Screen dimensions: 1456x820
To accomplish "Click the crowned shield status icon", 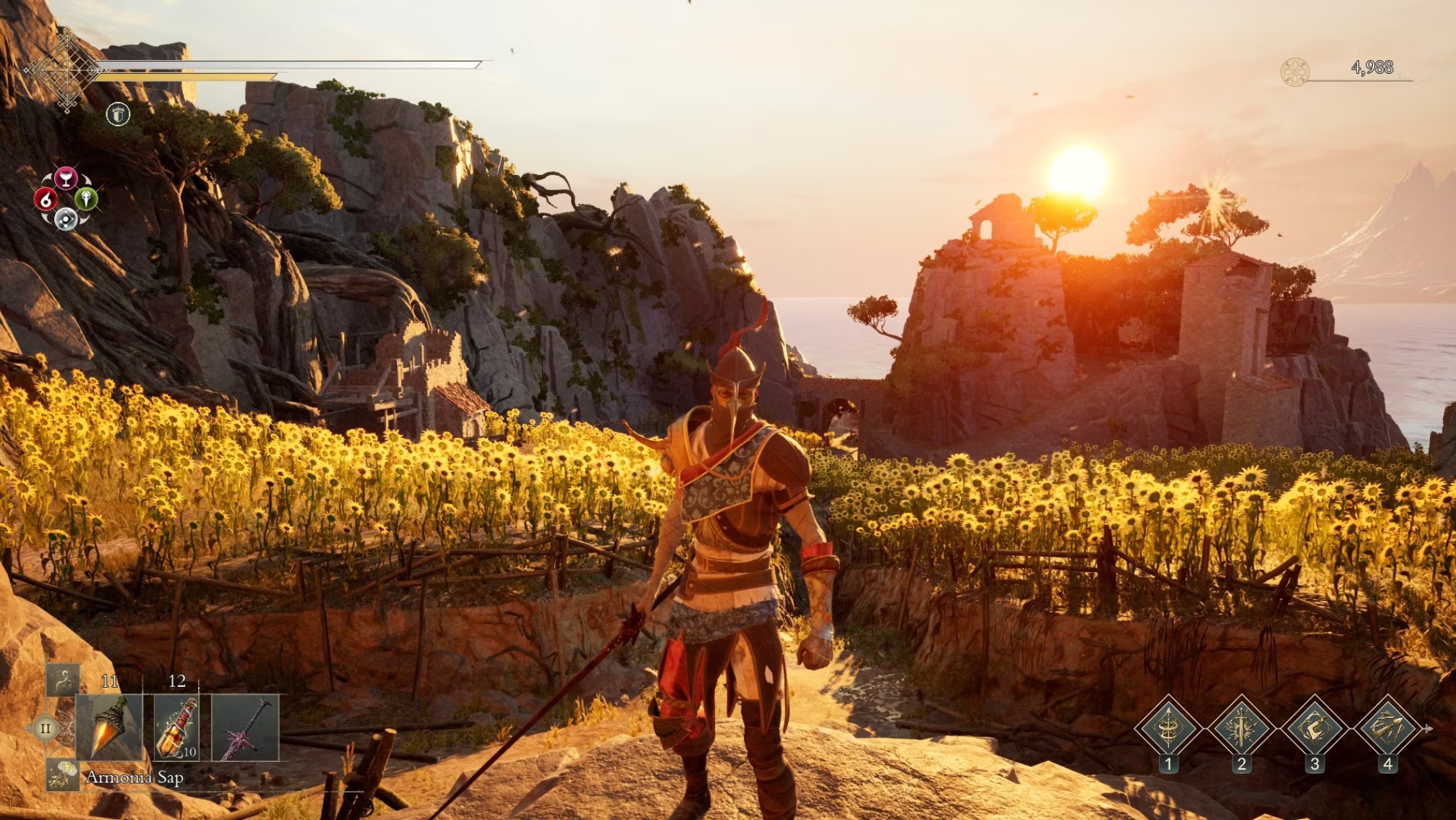I will pyautogui.click(x=118, y=114).
